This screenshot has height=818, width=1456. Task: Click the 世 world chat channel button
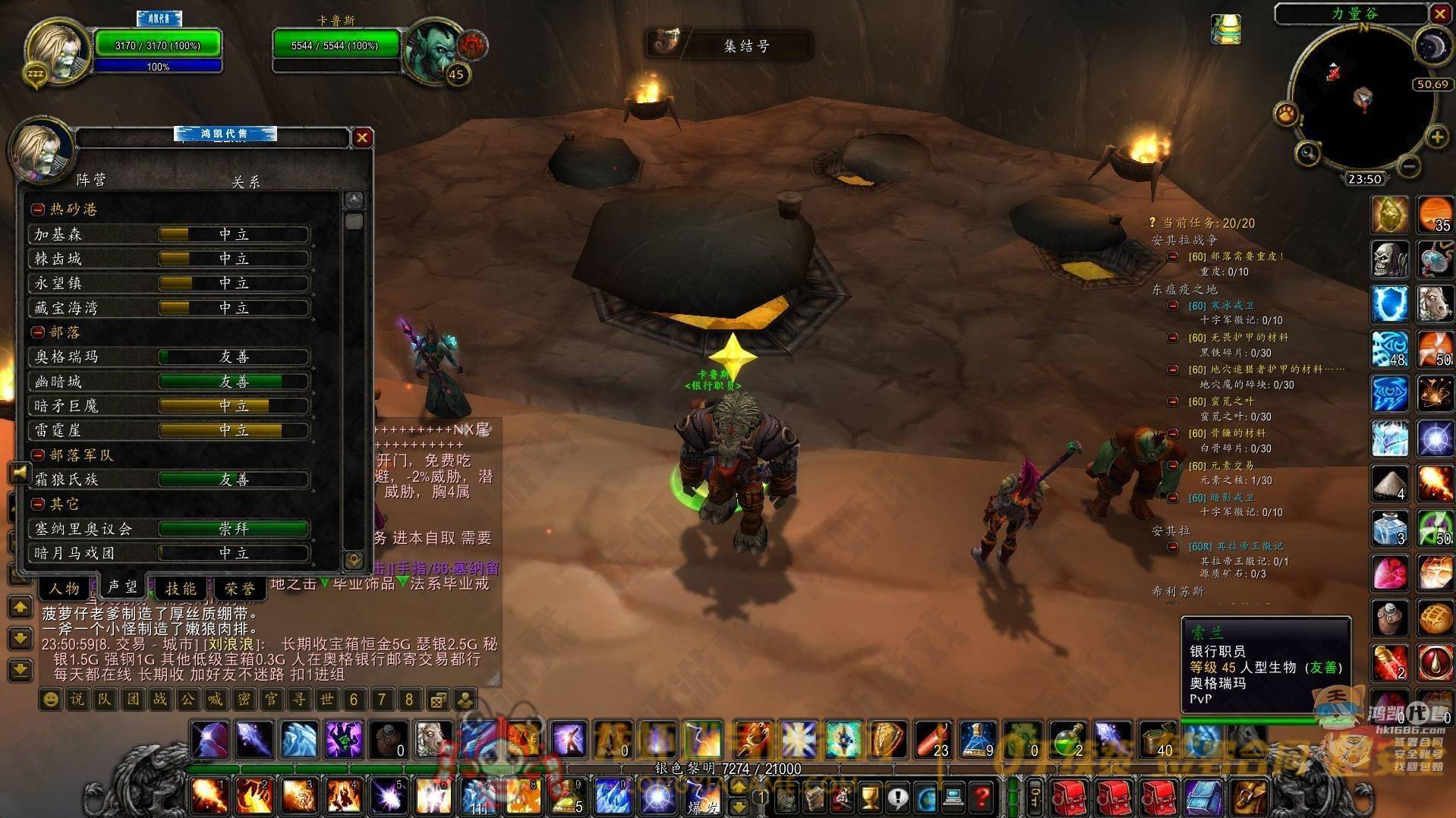pos(326,699)
